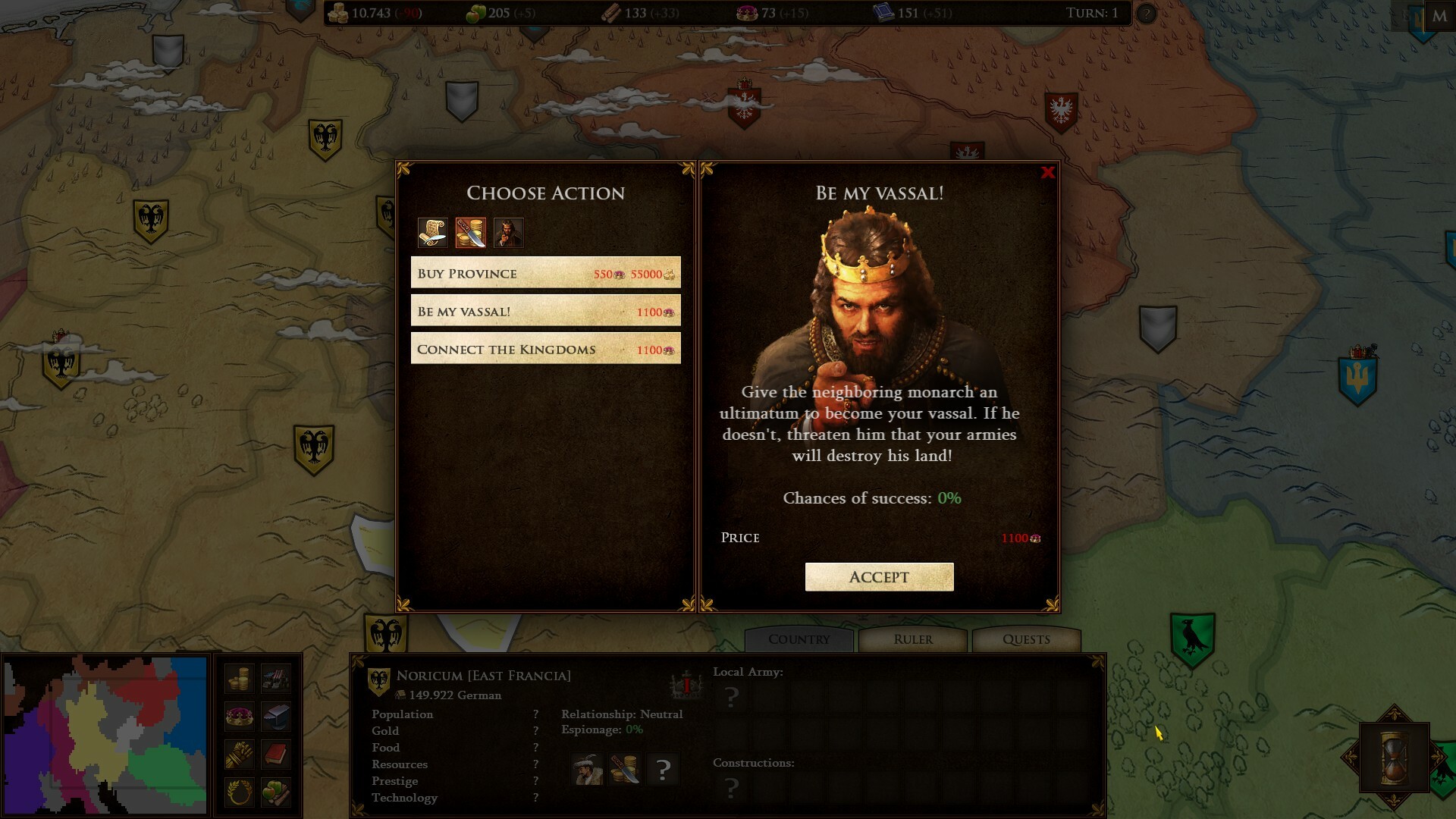
Task: Select the dagger and coins action category
Action: (470, 233)
